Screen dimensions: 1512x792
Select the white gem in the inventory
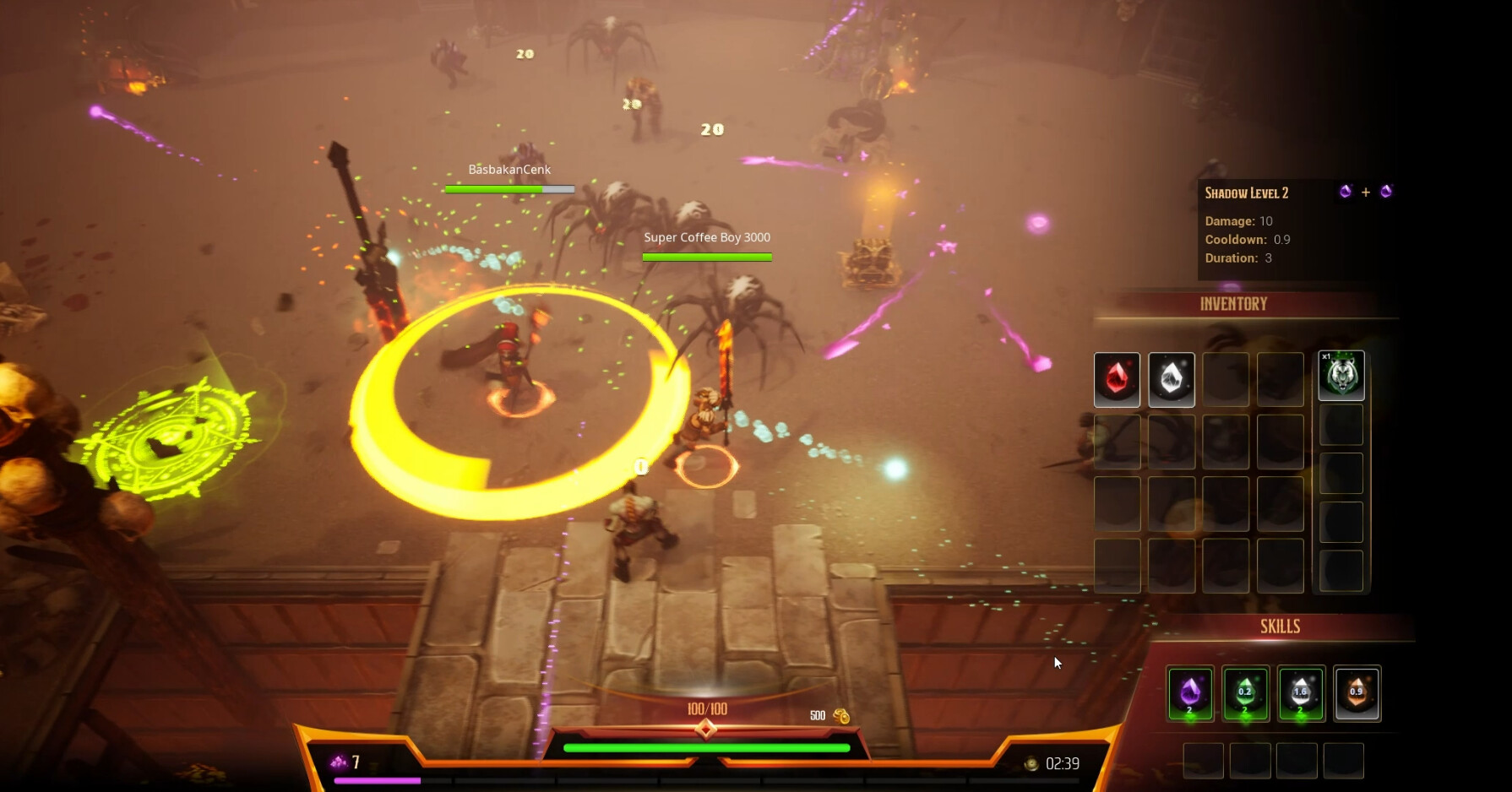[1172, 379]
